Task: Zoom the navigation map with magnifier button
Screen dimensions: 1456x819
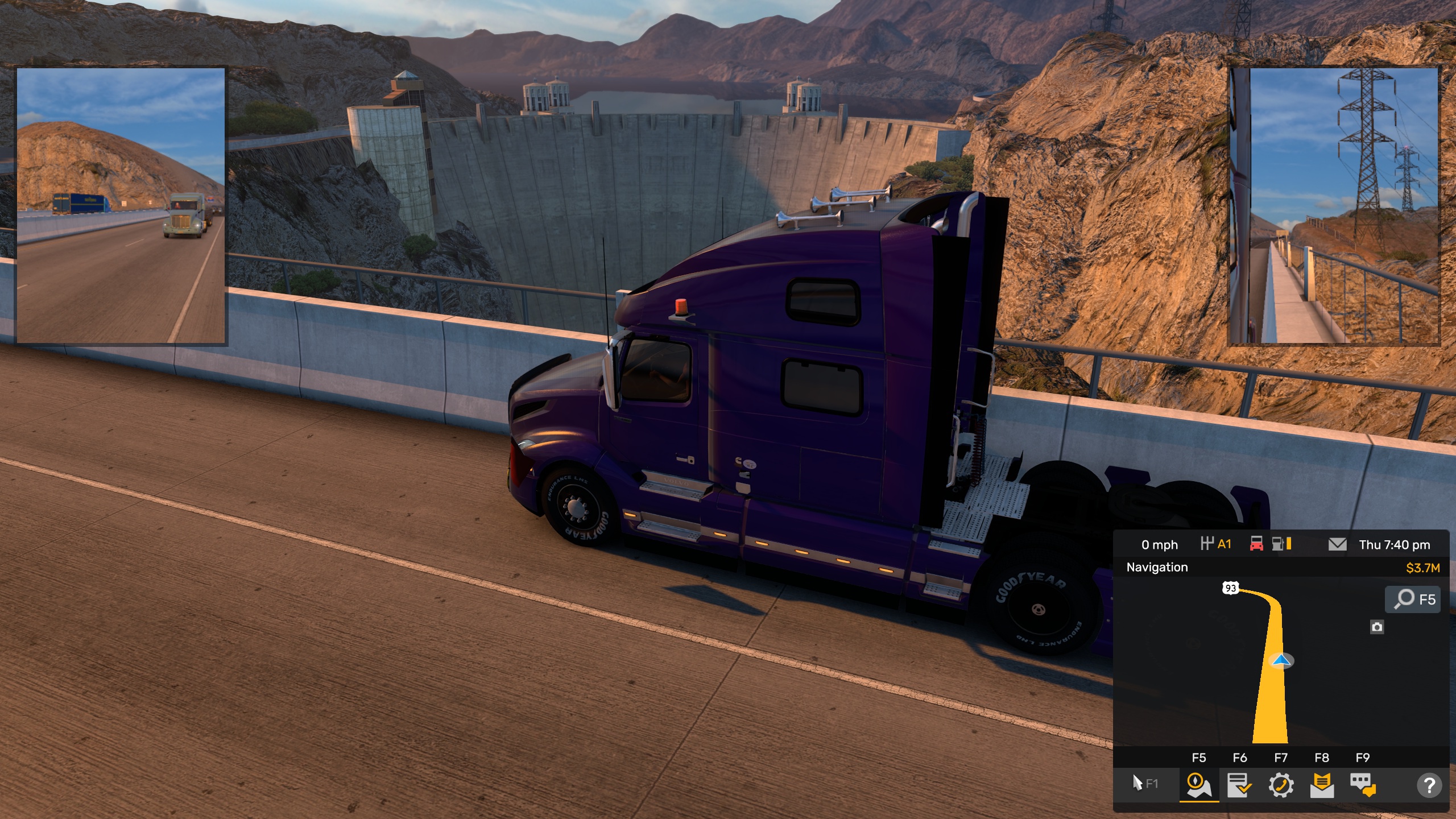Action: pyautogui.click(x=1413, y=599)
